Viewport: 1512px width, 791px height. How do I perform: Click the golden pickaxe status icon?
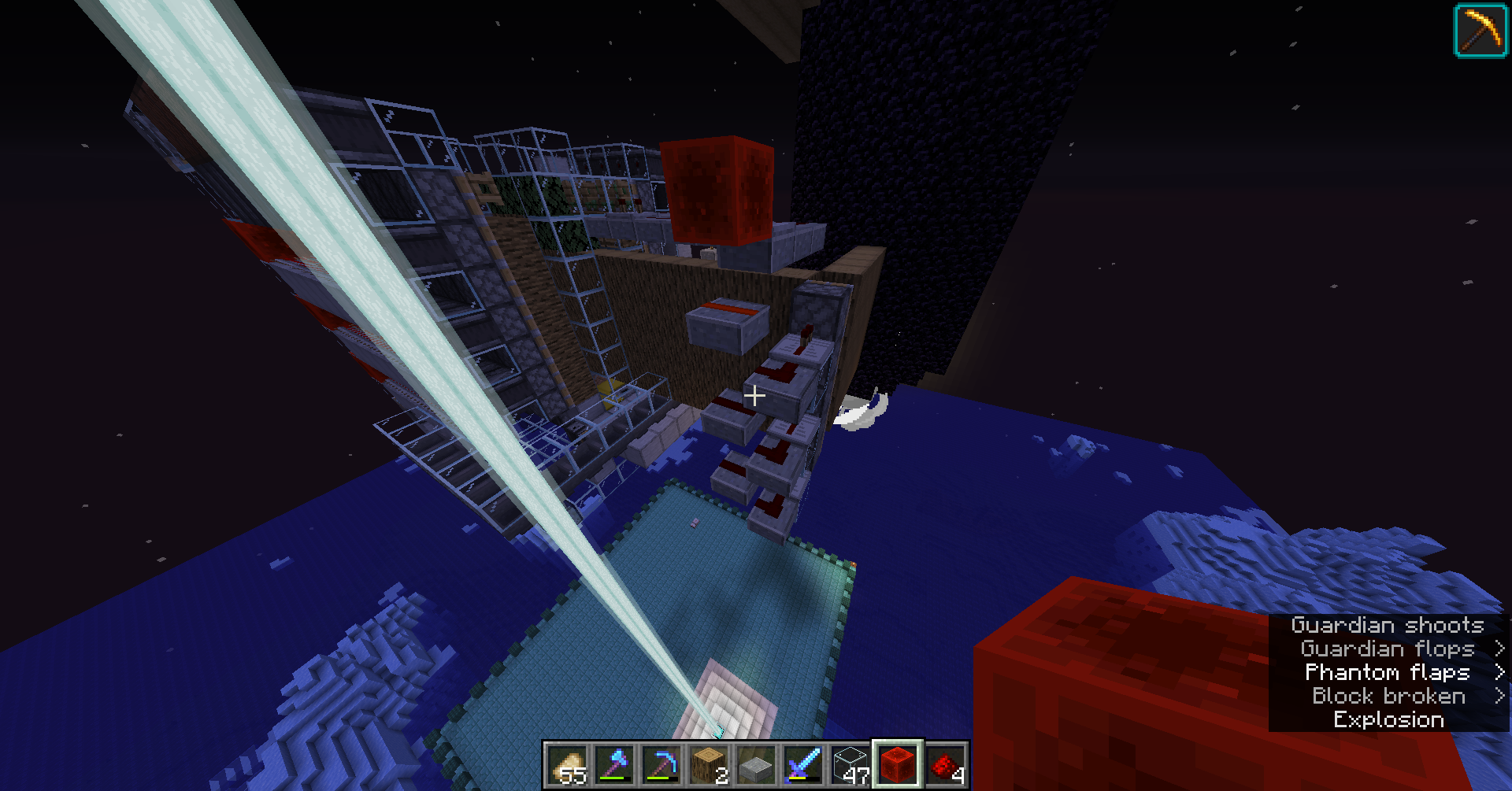click(x=1480, y=31)
